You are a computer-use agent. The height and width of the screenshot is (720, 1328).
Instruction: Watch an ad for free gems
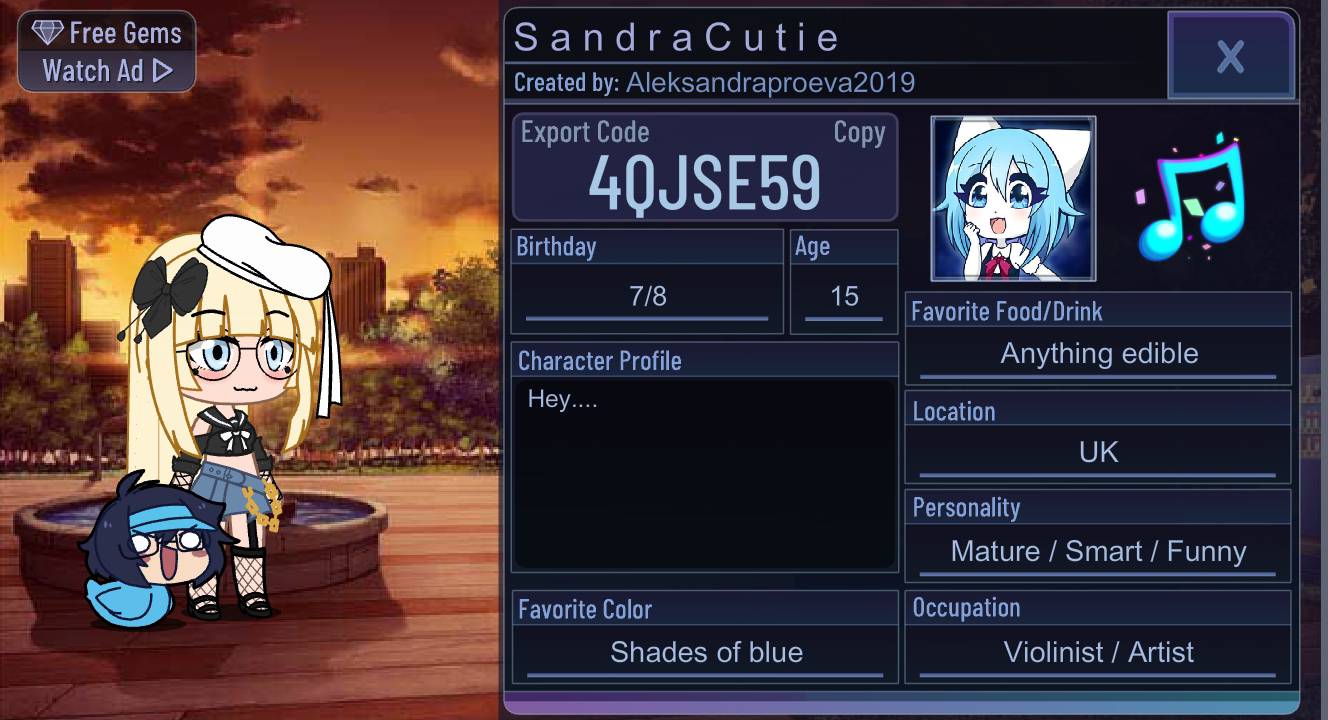pyautogui.click(x=106, y=70)
